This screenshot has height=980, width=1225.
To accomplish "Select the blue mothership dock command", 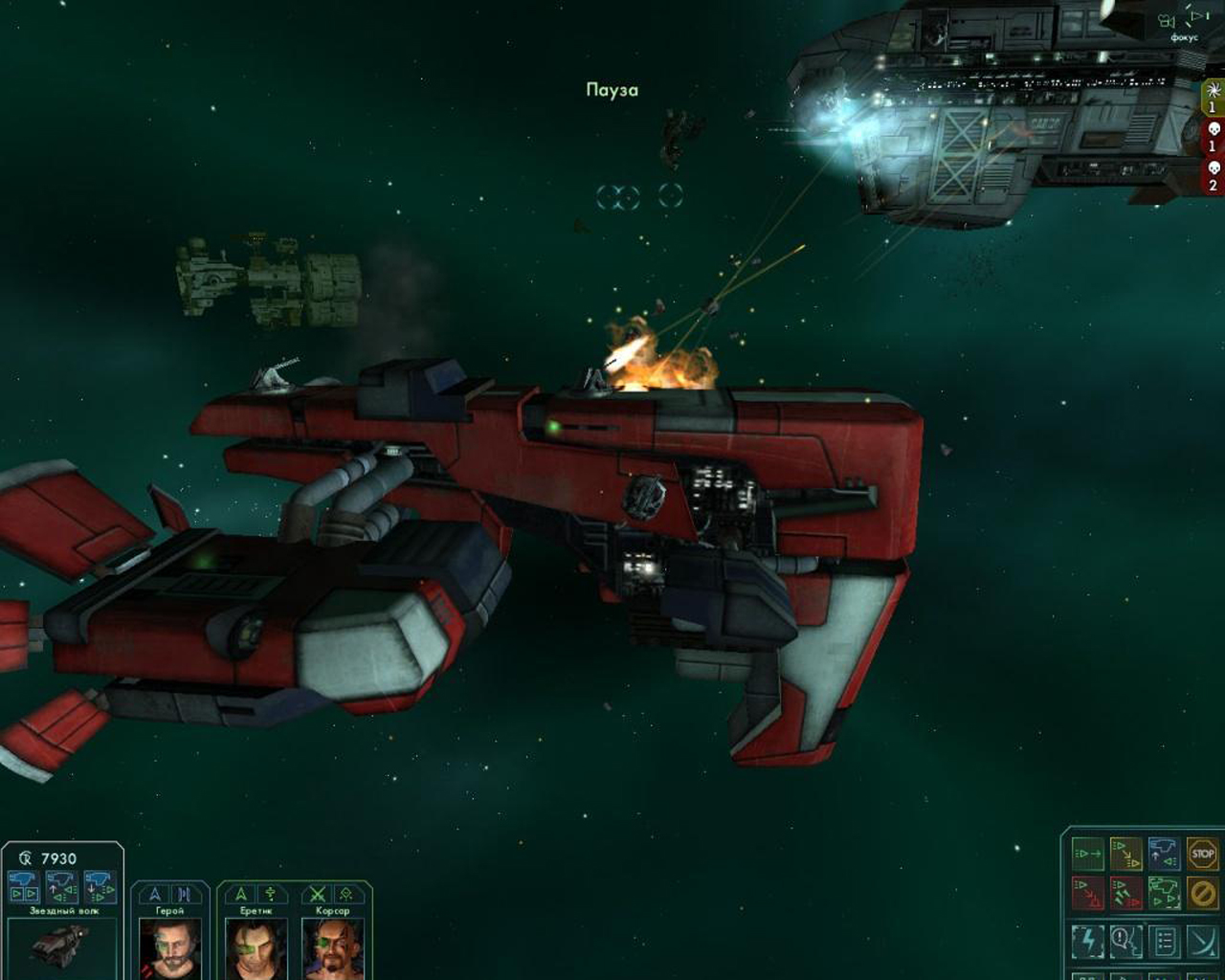I will pyautogui.click(x=1164, y=854).
